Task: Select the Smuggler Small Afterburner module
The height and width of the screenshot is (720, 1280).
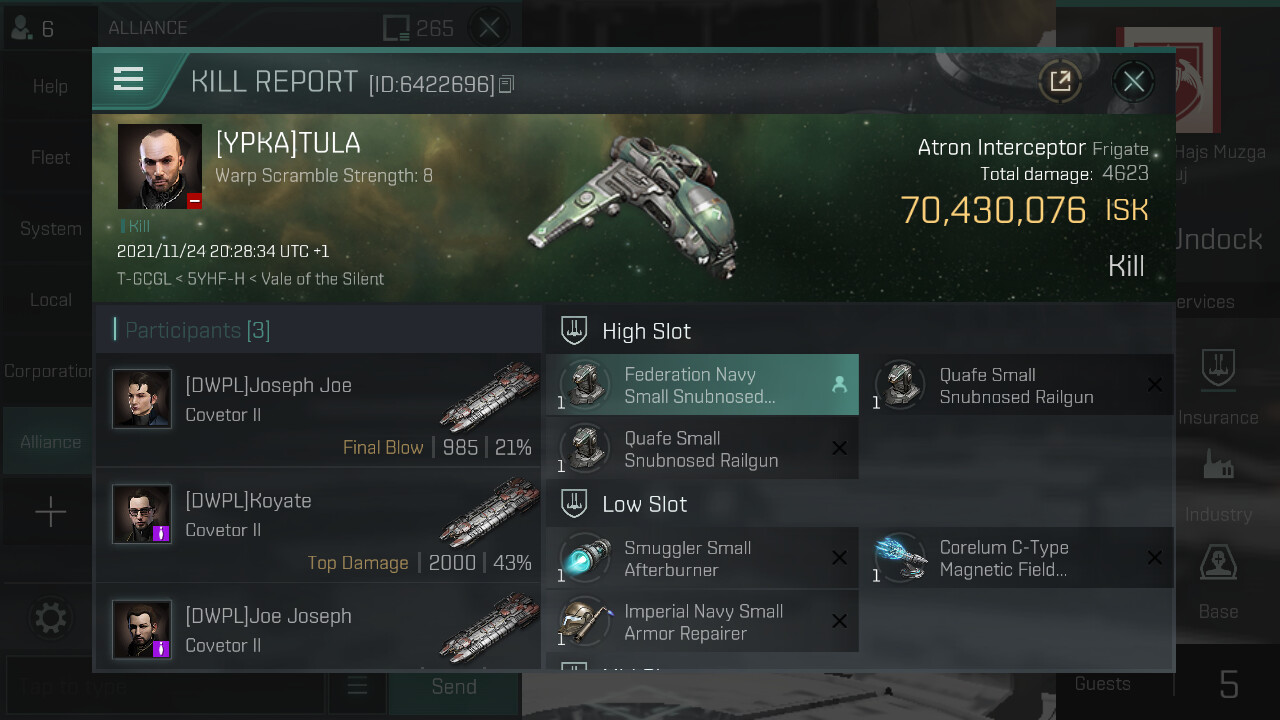Action: point(701,558)
